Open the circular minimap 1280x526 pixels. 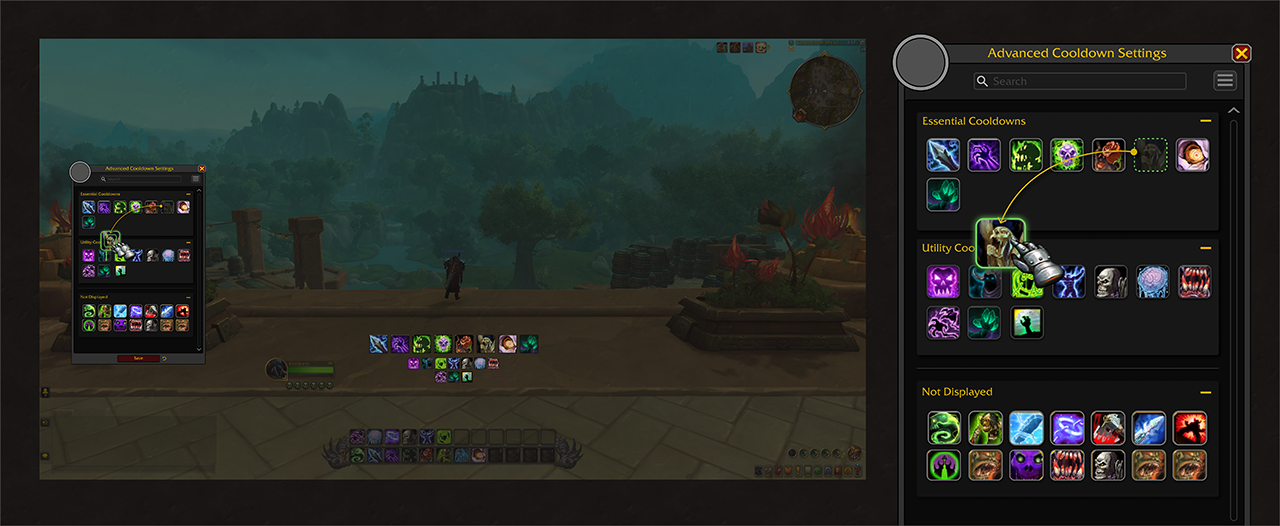825,91
